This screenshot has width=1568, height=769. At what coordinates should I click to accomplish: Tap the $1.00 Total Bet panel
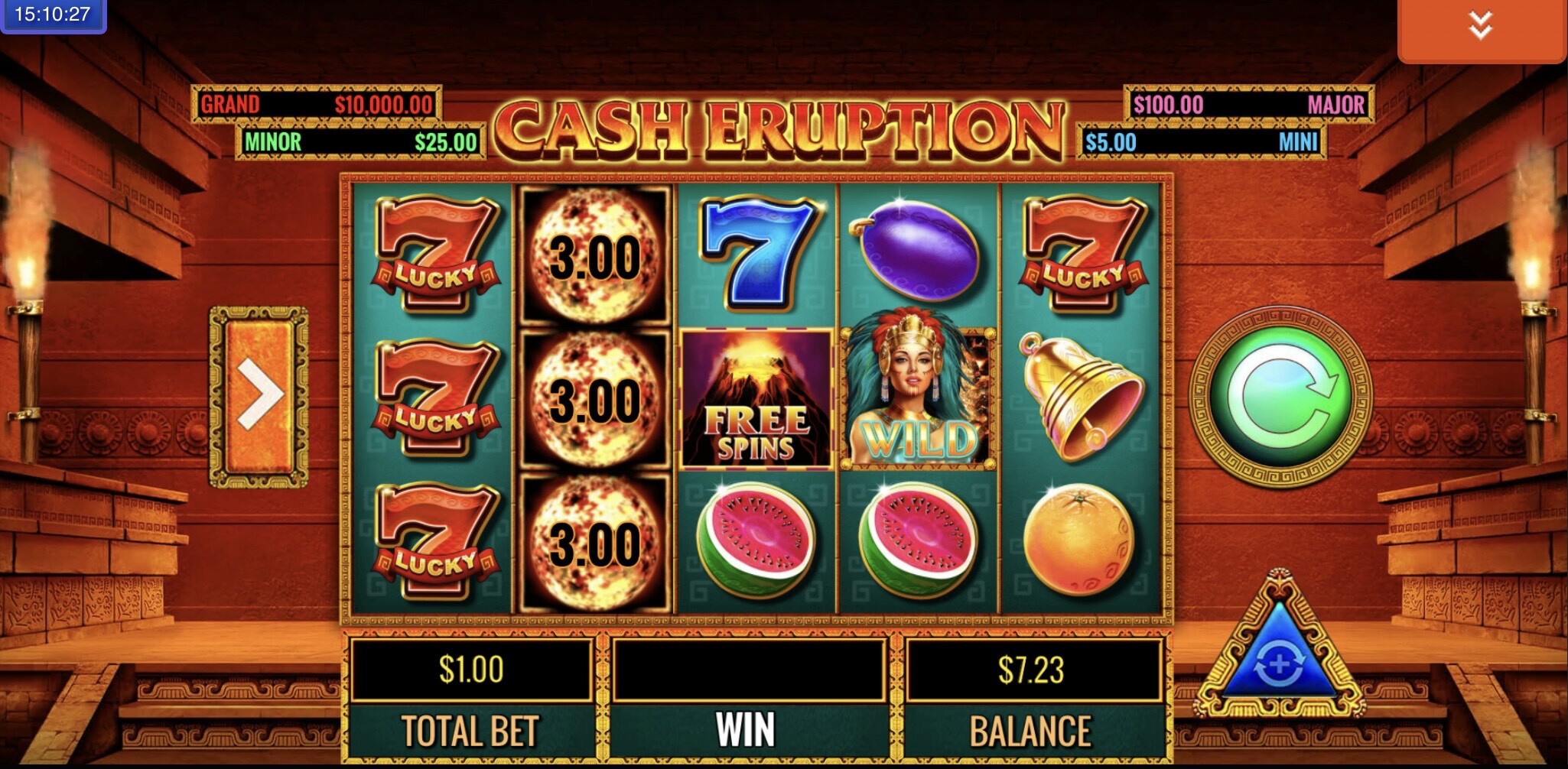(x=471, y=670)
